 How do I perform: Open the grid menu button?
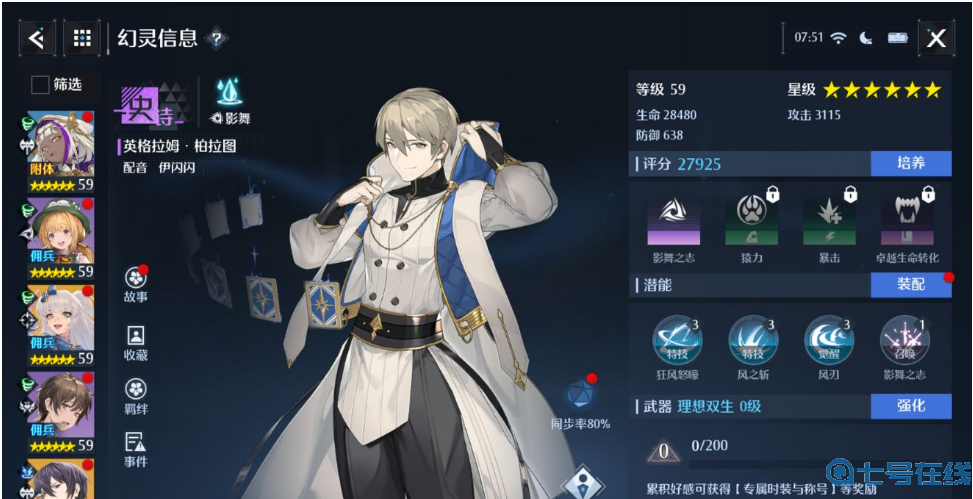tap(83, 38)
